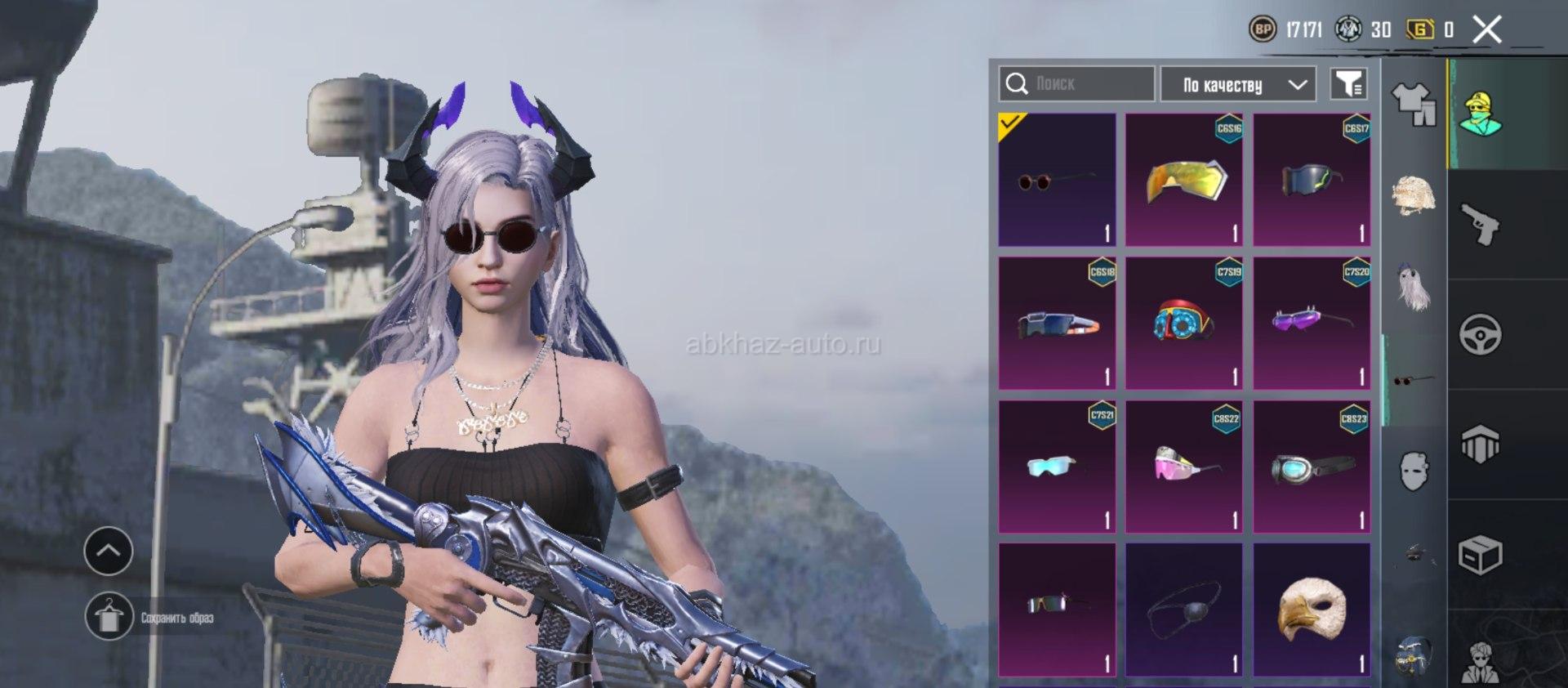Select the black eye patch item
The width and height of the screenshot is (1568, 688).
point(1184,610)
